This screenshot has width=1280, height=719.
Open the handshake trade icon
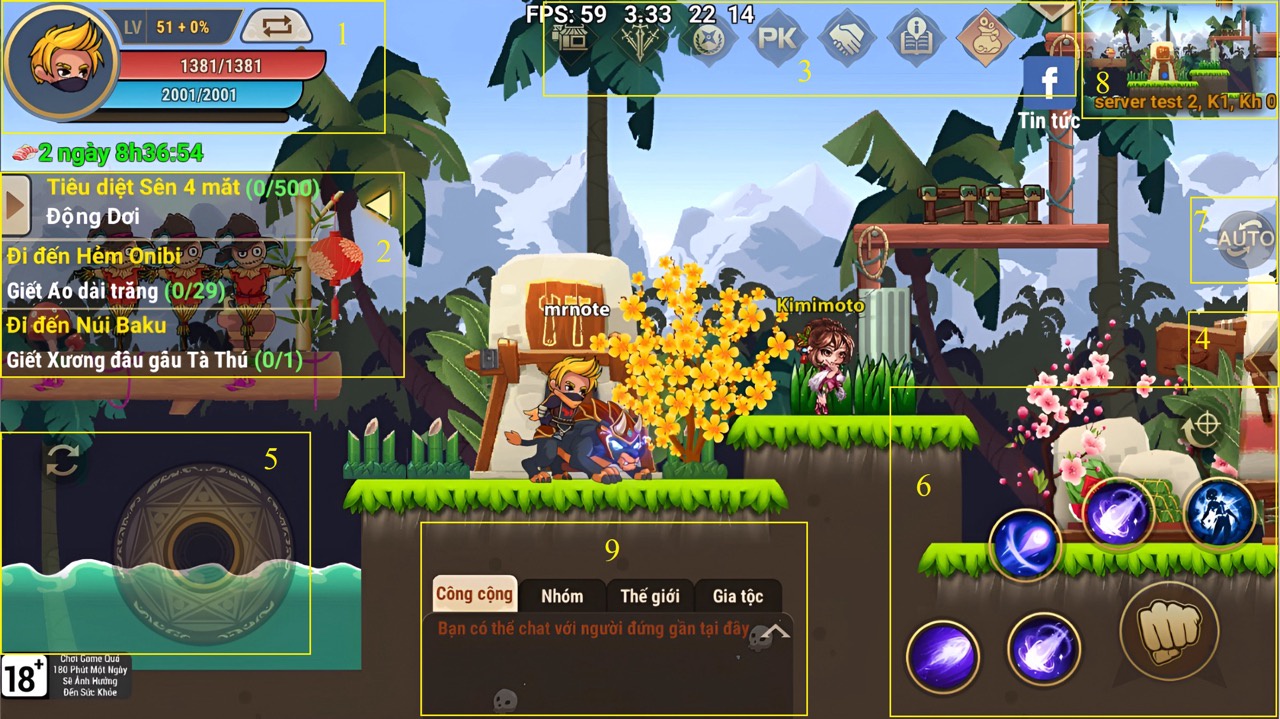click(847, 40)
